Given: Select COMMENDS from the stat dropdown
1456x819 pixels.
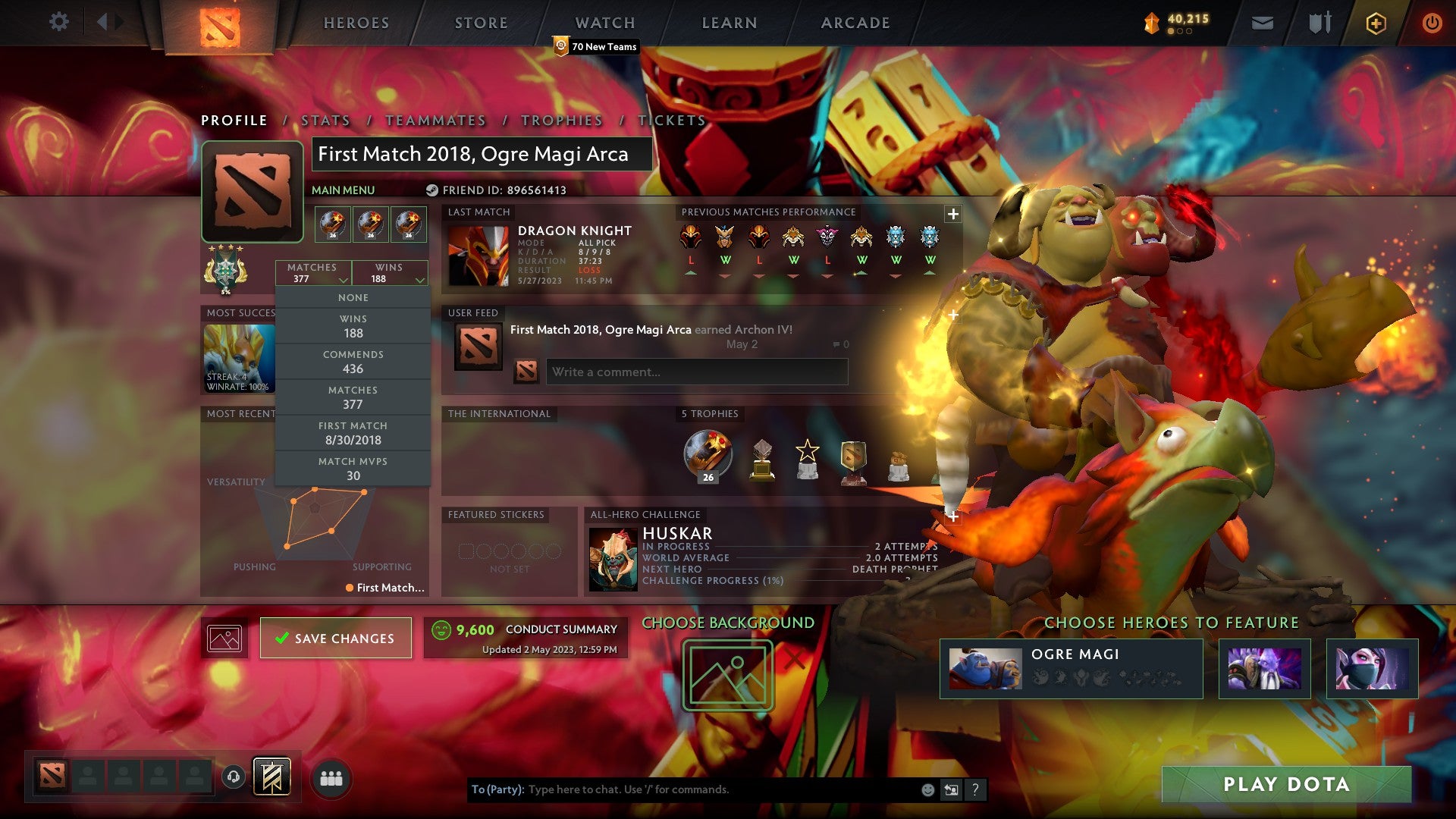Looking at the screenshot, I should (x=353, y=362).
